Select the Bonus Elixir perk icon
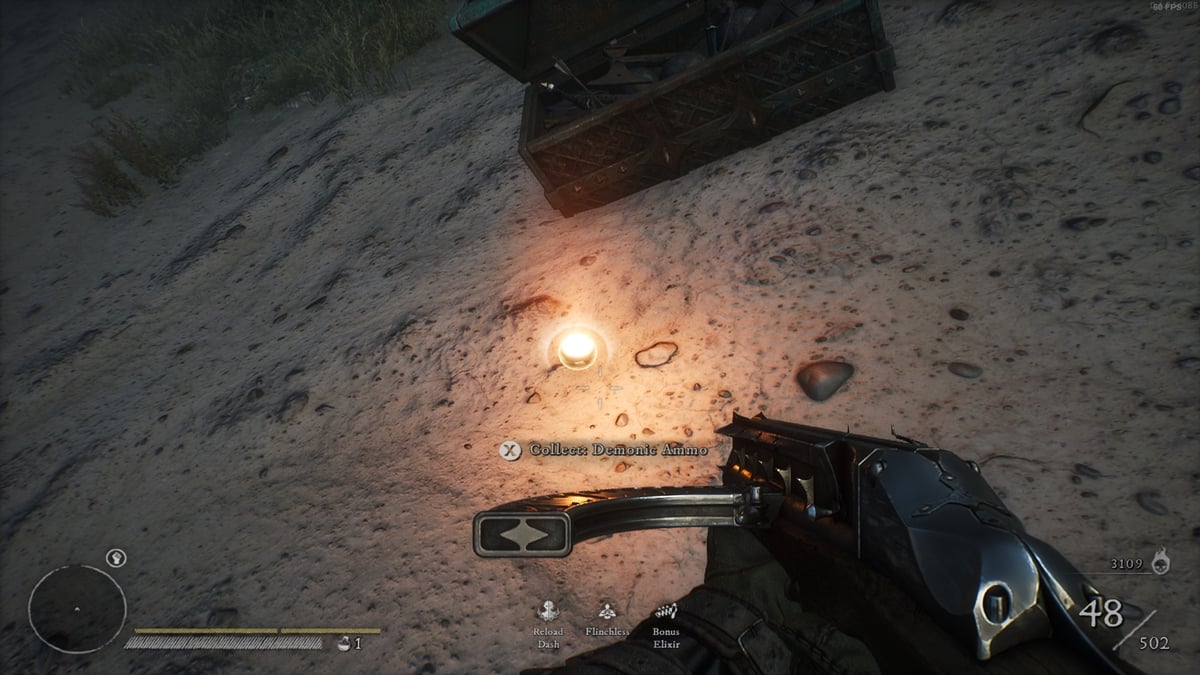This screenshot has height=675, width=1200. pyautogui.click(x=665, y=611)
